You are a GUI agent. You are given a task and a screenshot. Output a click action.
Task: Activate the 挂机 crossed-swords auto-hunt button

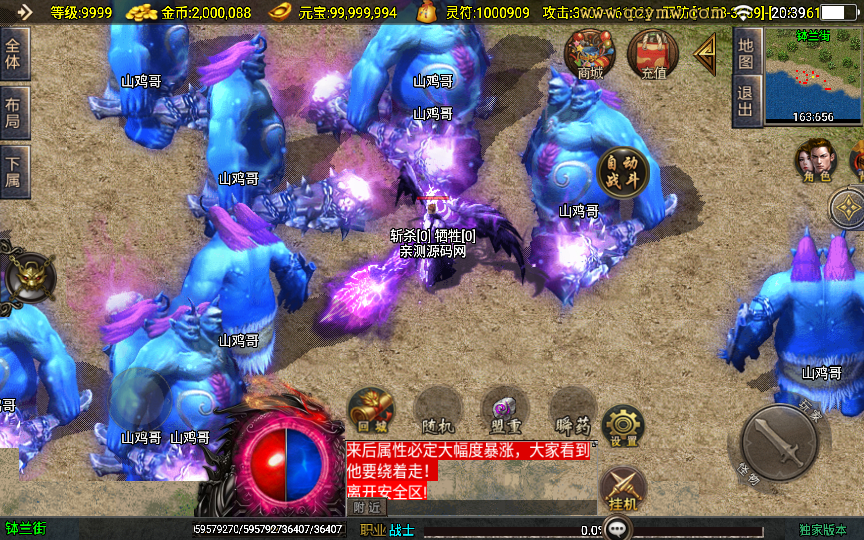click(x=622, y=491)
